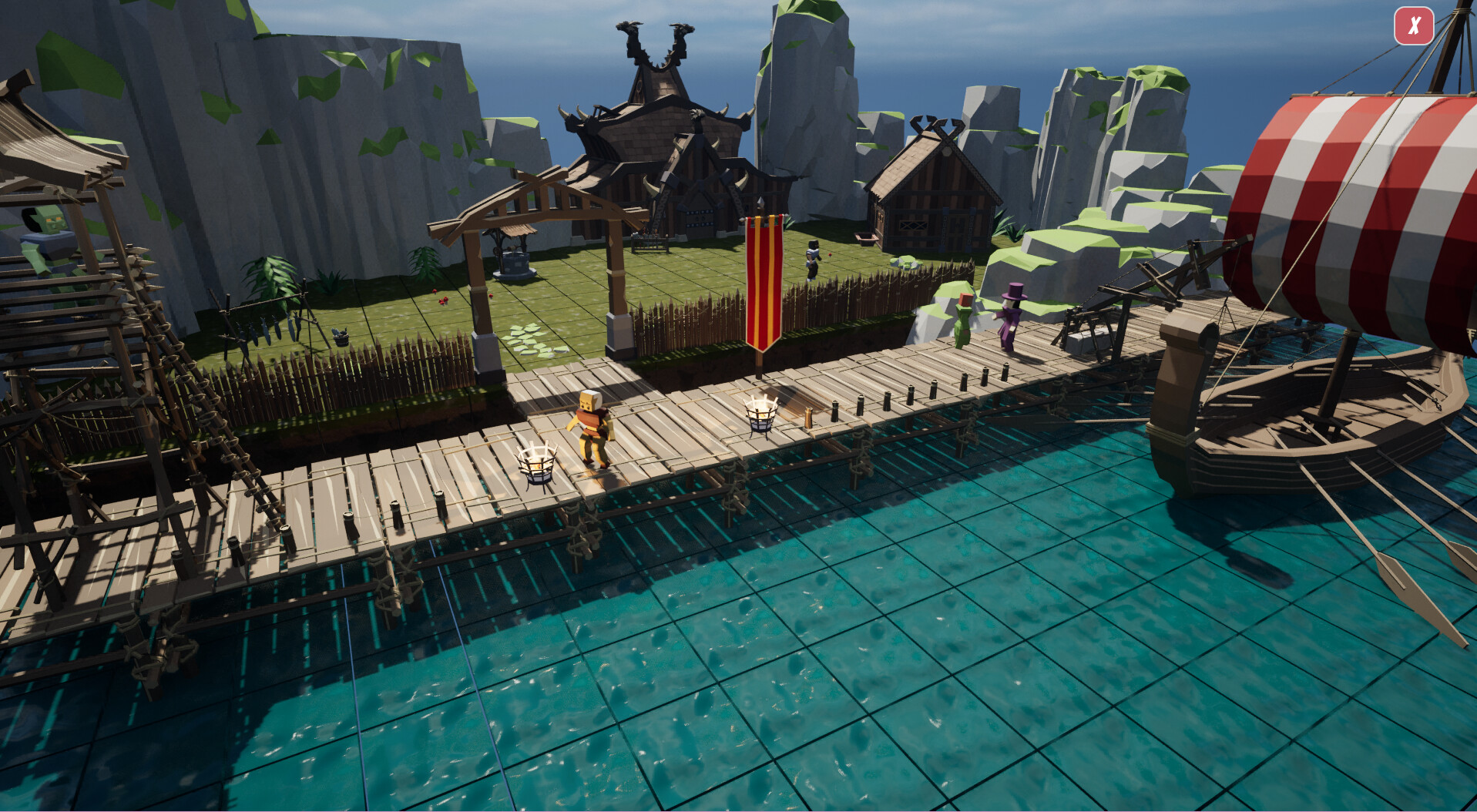Screen dimensions: 1477x812
Task: Click the black-clad NPC on the grass
Action: pyautogui.click(x=814, y=258)
